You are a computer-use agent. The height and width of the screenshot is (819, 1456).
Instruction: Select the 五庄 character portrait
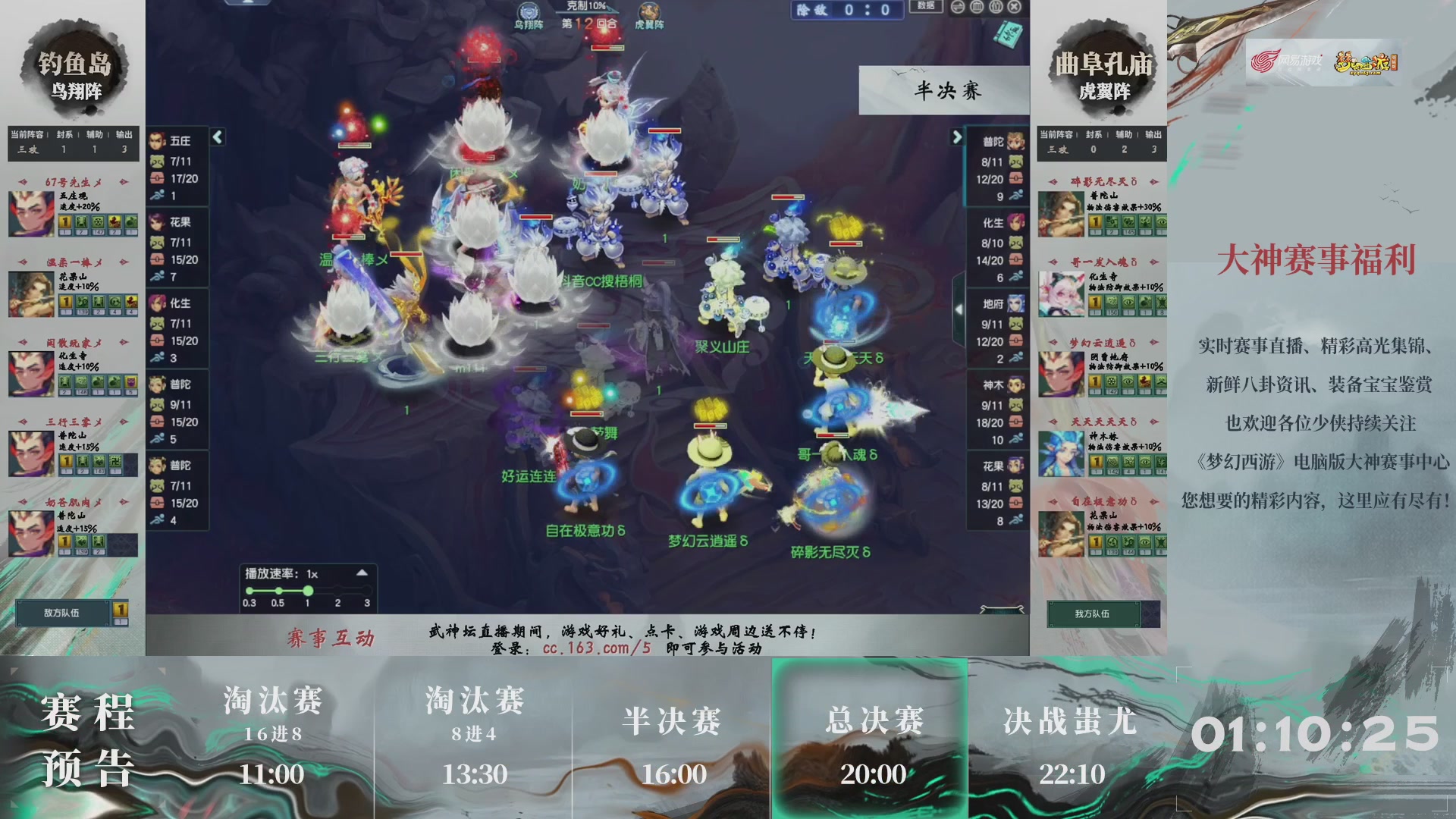tap(158, 139)
